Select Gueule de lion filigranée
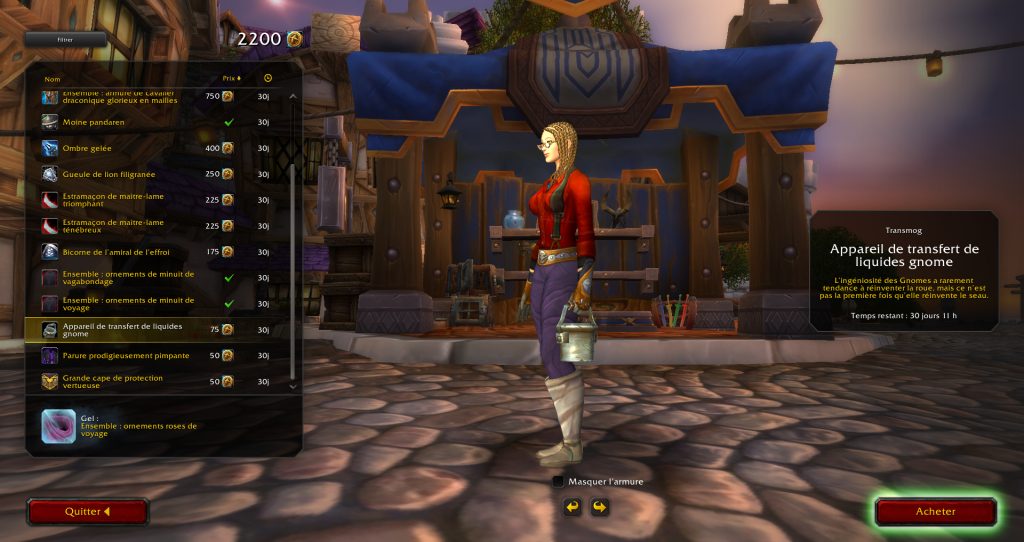The width and height of the screenshot is (1024, 542). tap(150, 174)
